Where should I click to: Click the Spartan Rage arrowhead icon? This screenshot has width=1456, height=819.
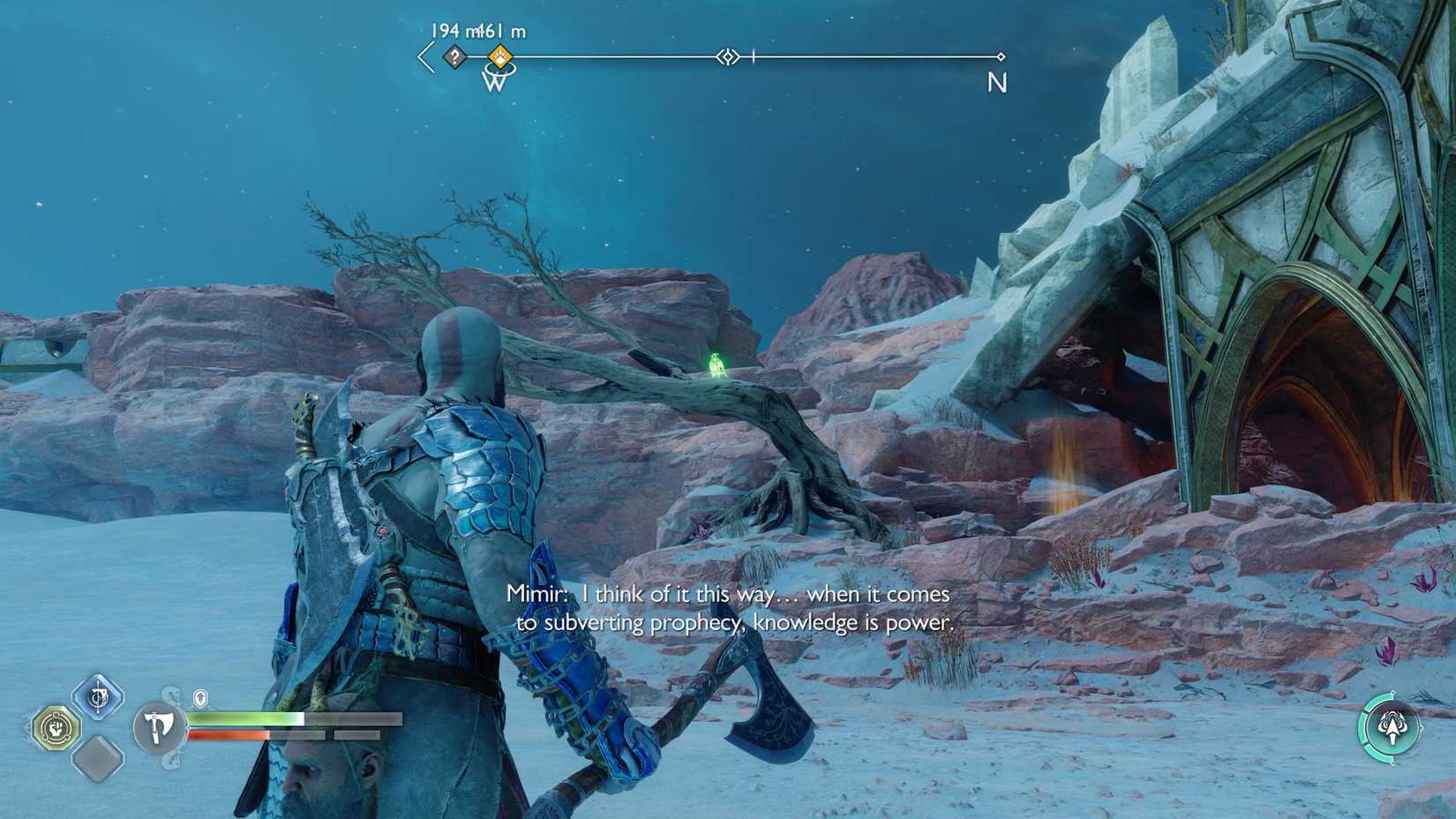[x=1392, y=725]
